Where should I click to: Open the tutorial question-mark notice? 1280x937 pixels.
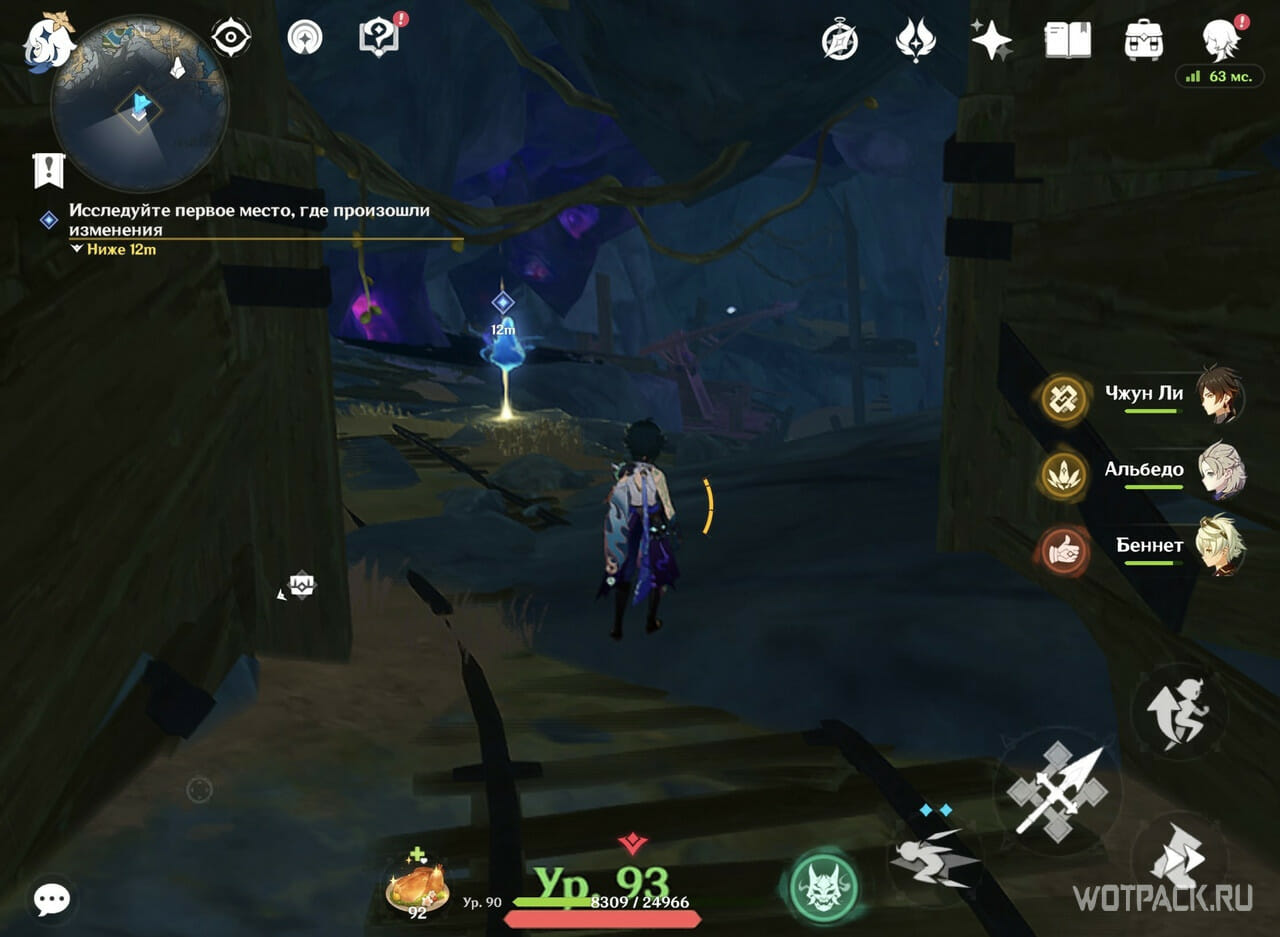pos(378,38)
